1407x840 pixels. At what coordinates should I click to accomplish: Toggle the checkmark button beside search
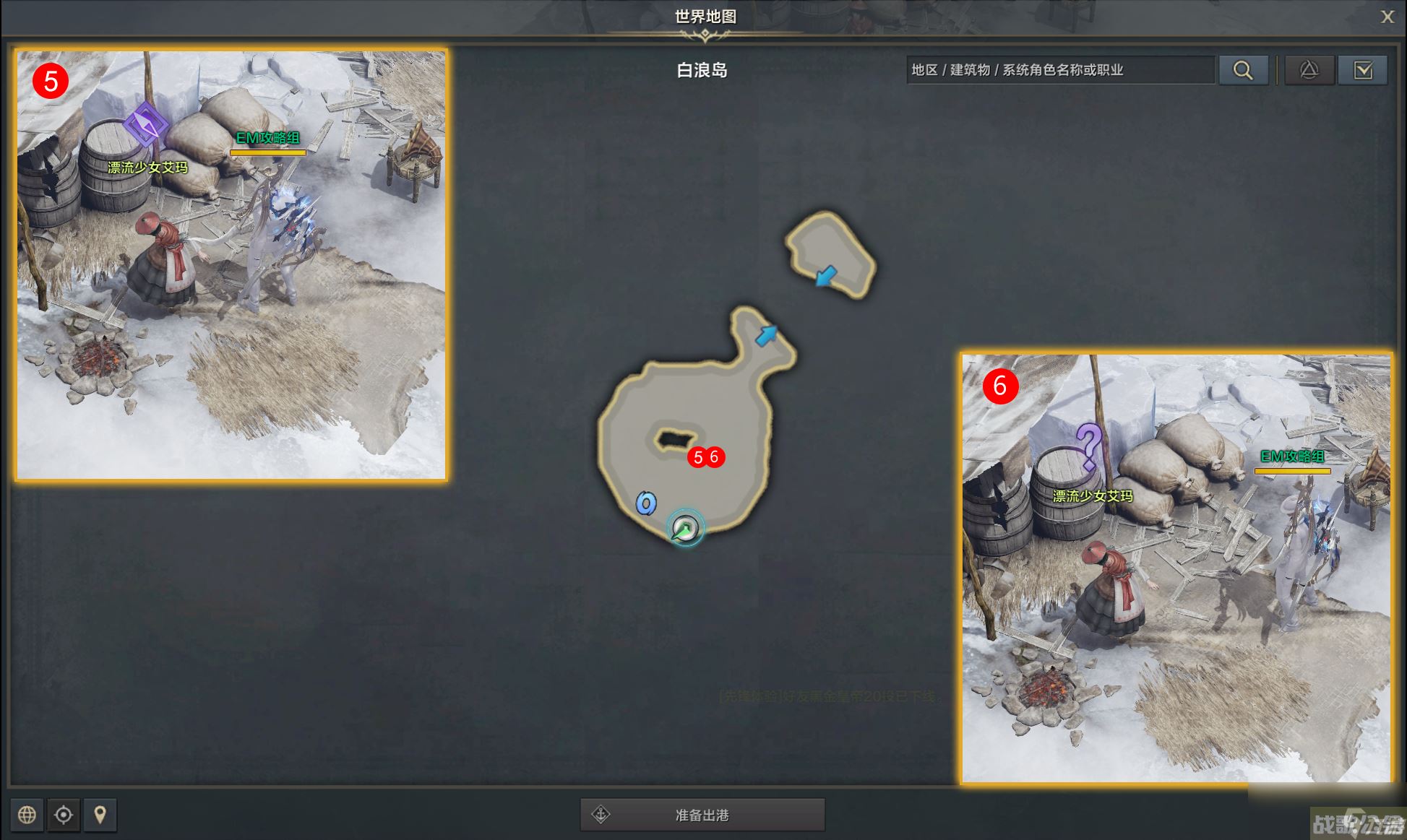(x=1362, y=70)
